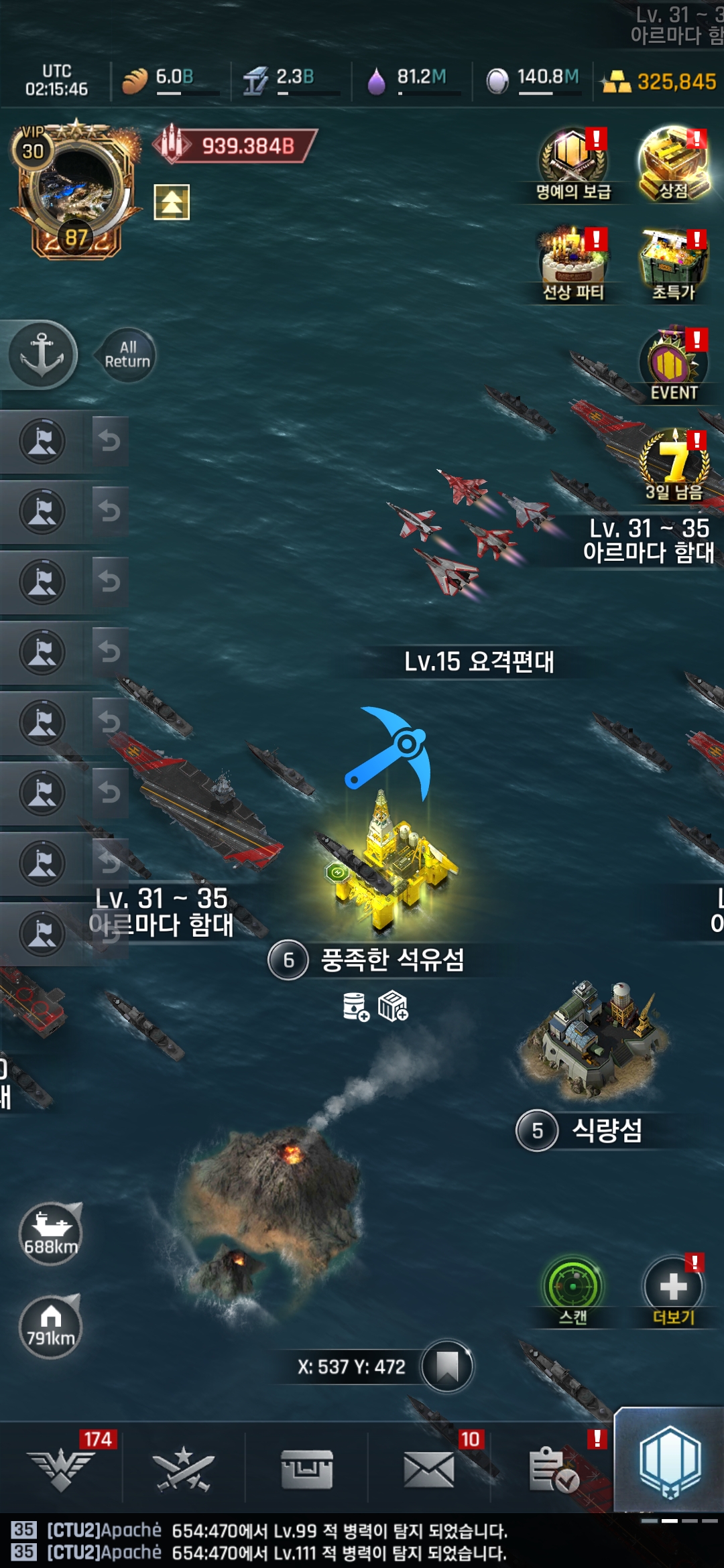
Task: Open the mail envelope with 10 badge
Action: 429,1469
